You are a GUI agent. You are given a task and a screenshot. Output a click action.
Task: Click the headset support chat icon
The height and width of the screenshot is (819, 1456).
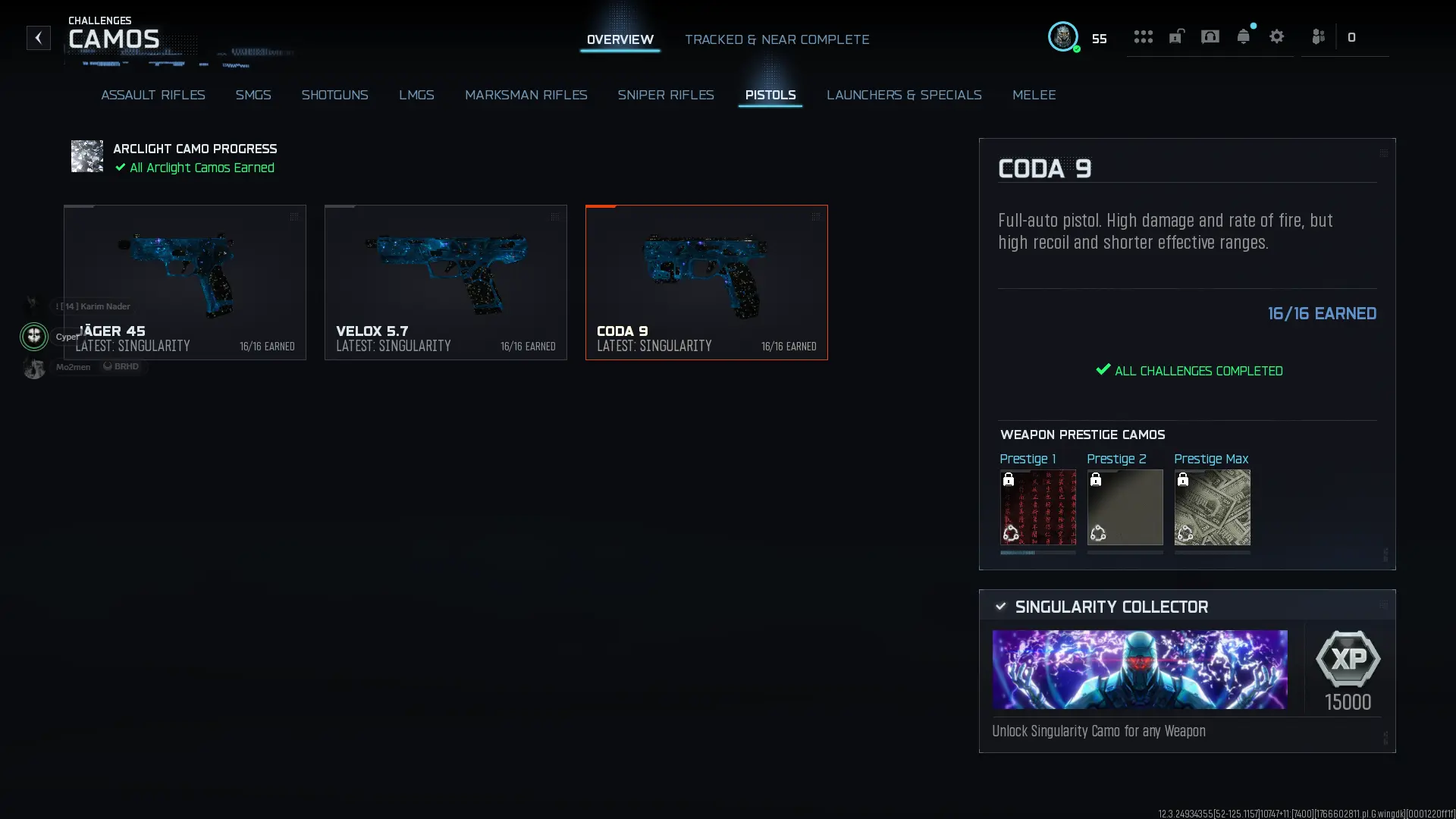(x=1210, y=36)
